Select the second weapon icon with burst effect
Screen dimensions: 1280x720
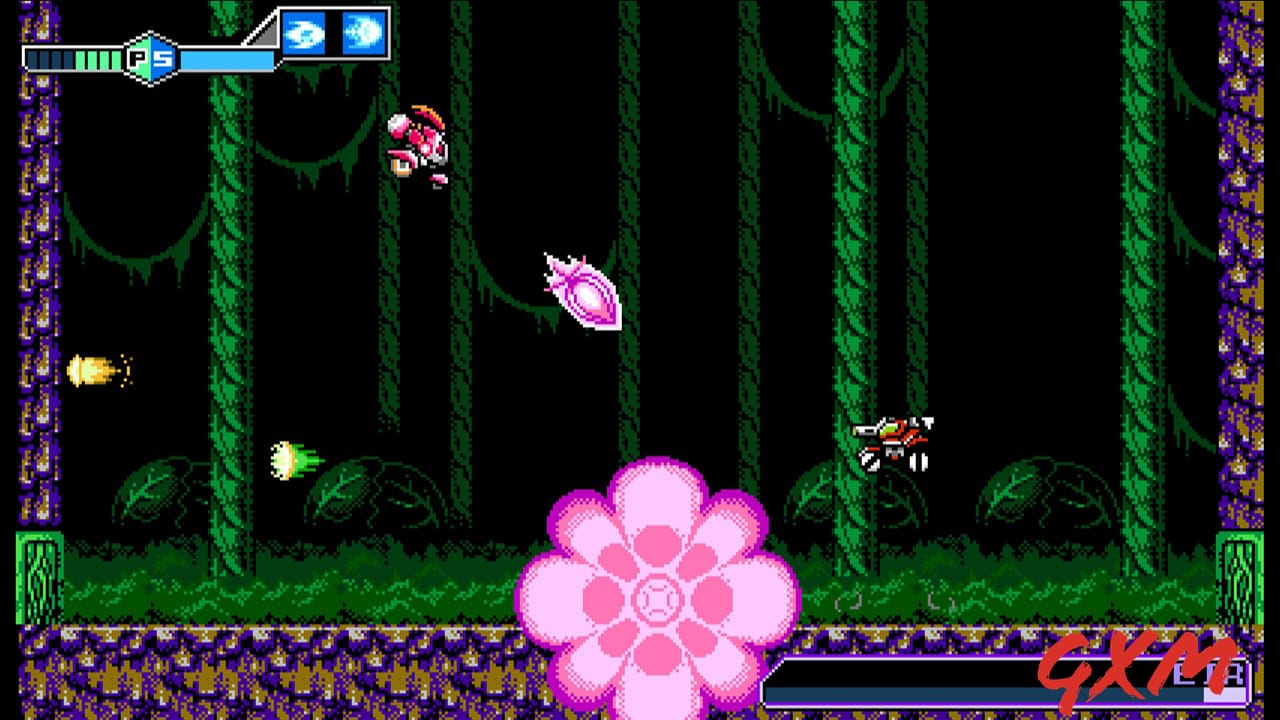365,32
